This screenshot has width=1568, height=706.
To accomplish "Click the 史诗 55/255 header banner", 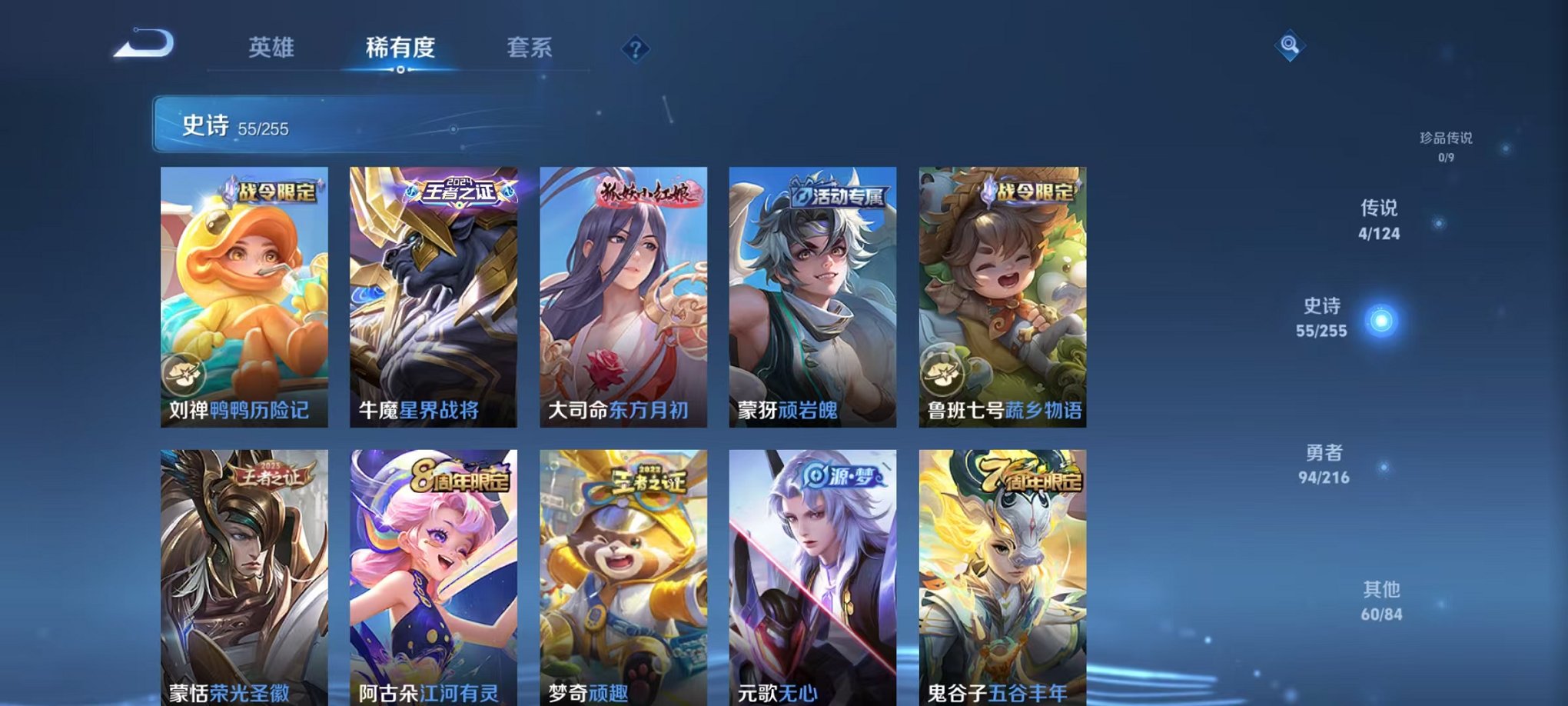I will tap(307, 122).
